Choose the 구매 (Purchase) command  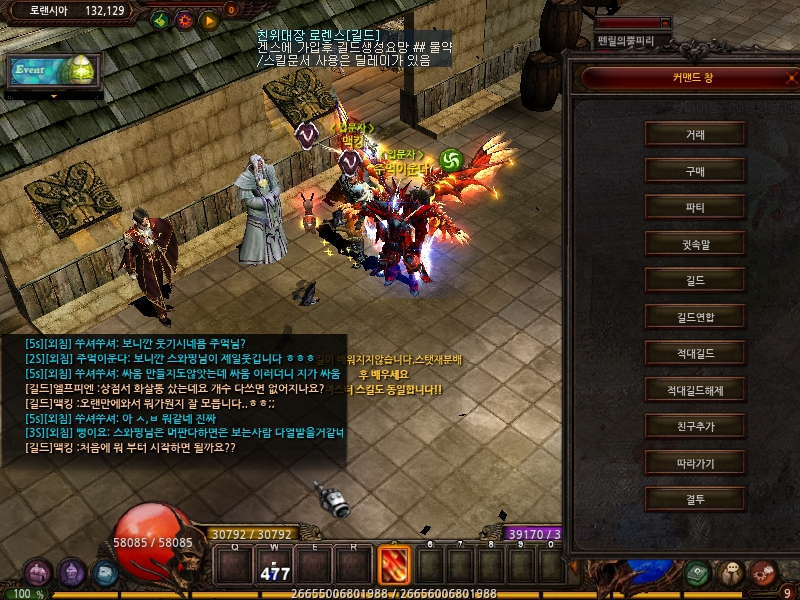(x=695, y=171)
